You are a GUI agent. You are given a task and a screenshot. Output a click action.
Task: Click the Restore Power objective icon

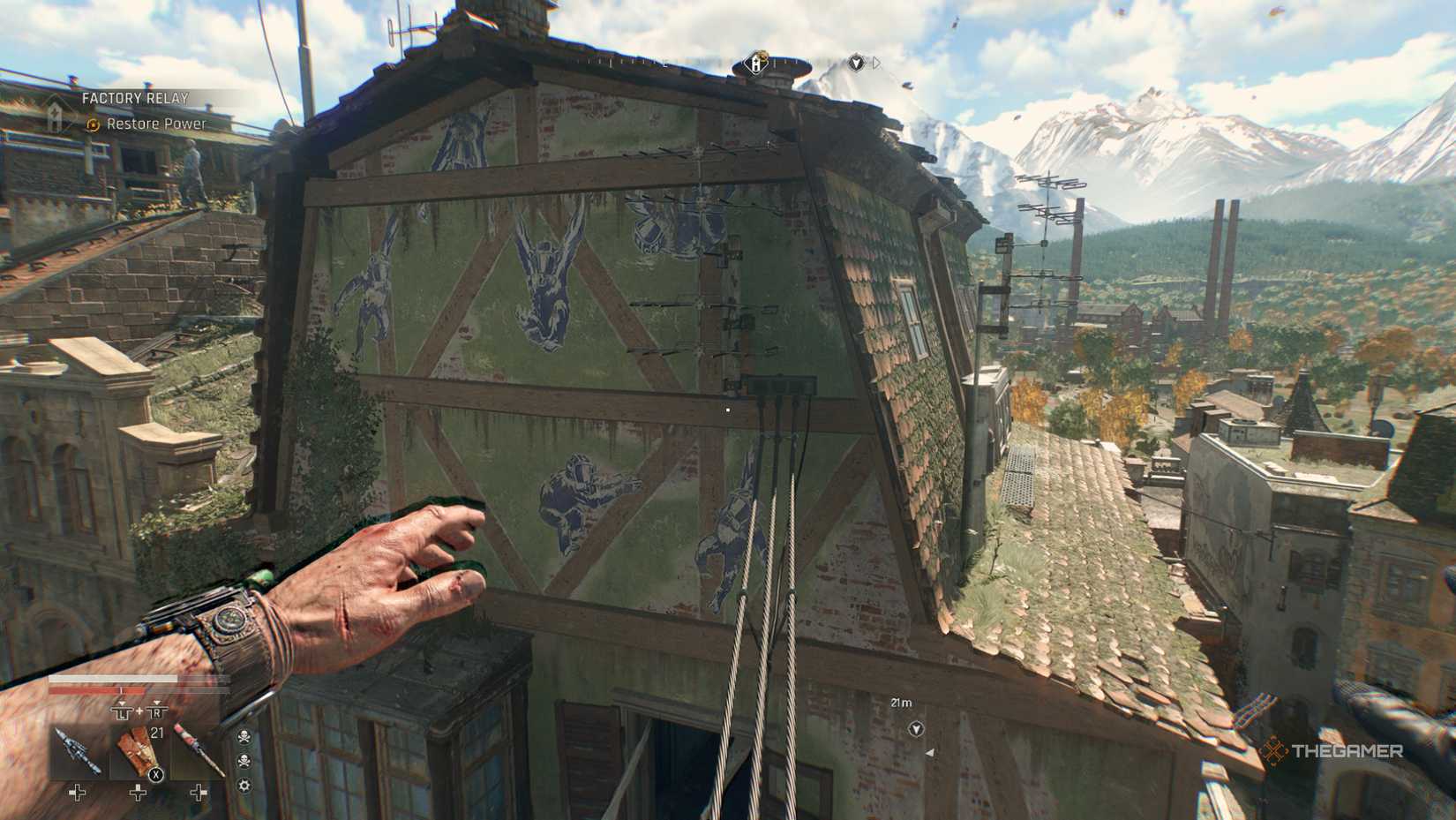(x=93, y=124)
